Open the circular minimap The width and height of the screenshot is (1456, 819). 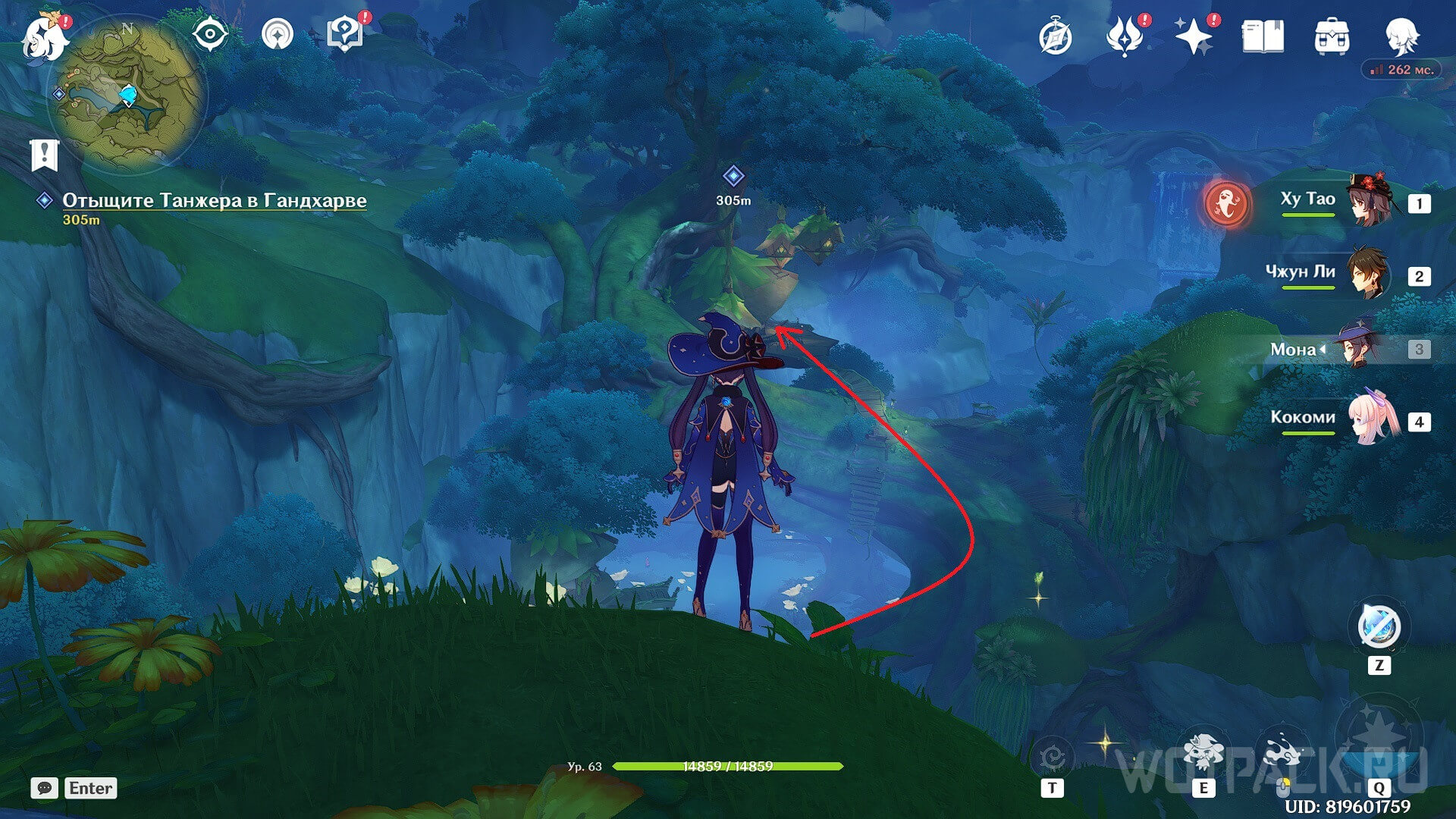click(x=127, y=95)
